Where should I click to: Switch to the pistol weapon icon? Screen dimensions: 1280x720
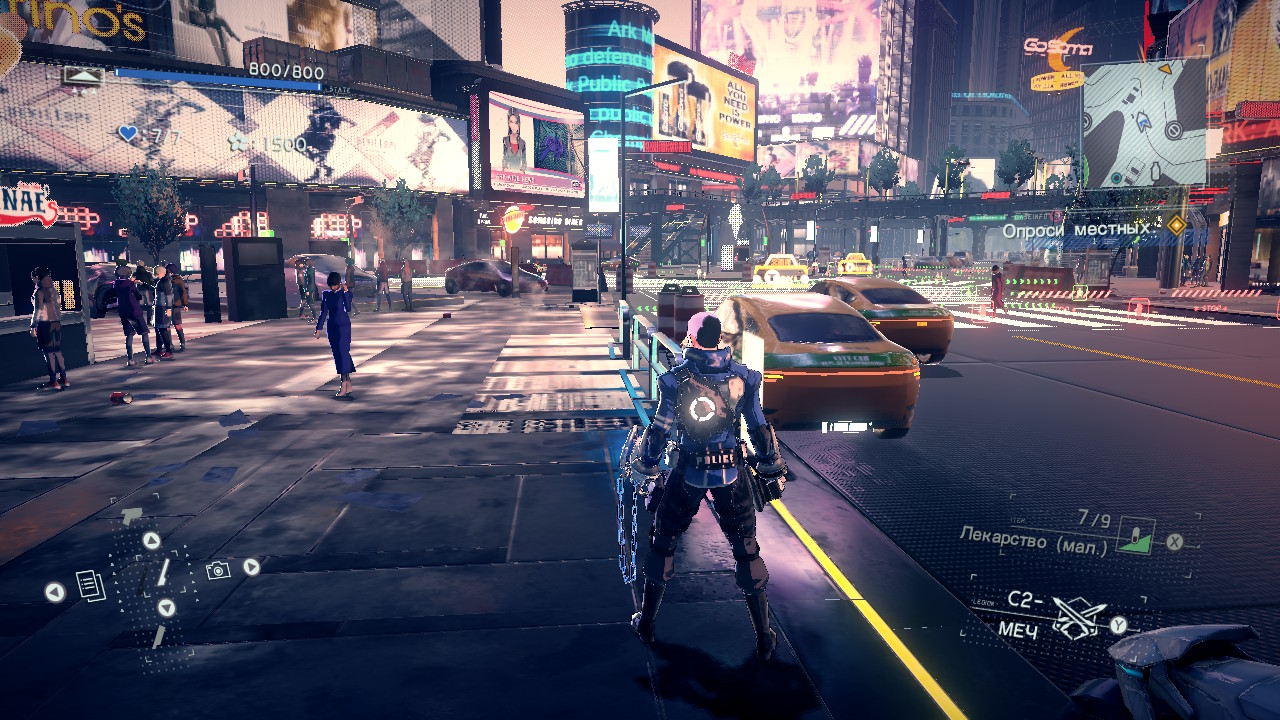pos(132,516)
